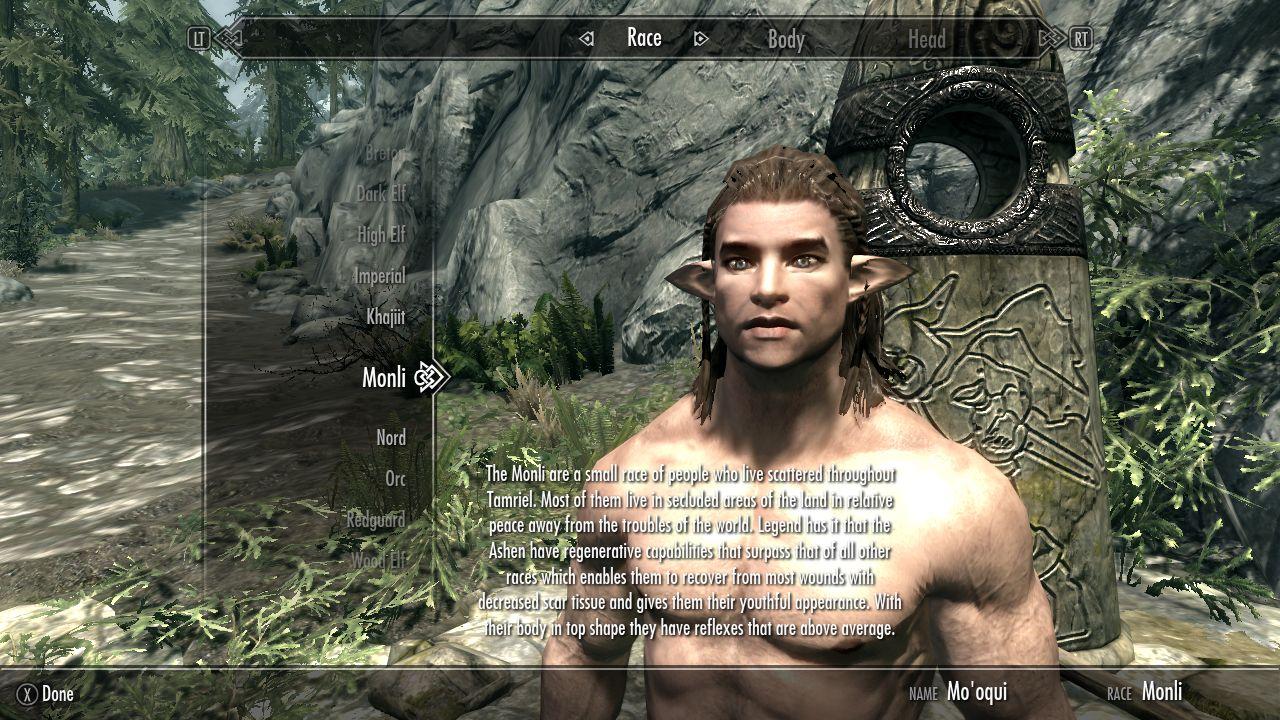Click Done to finish character creation
This screenshot has width=1280, height=720.
(47, 693)
